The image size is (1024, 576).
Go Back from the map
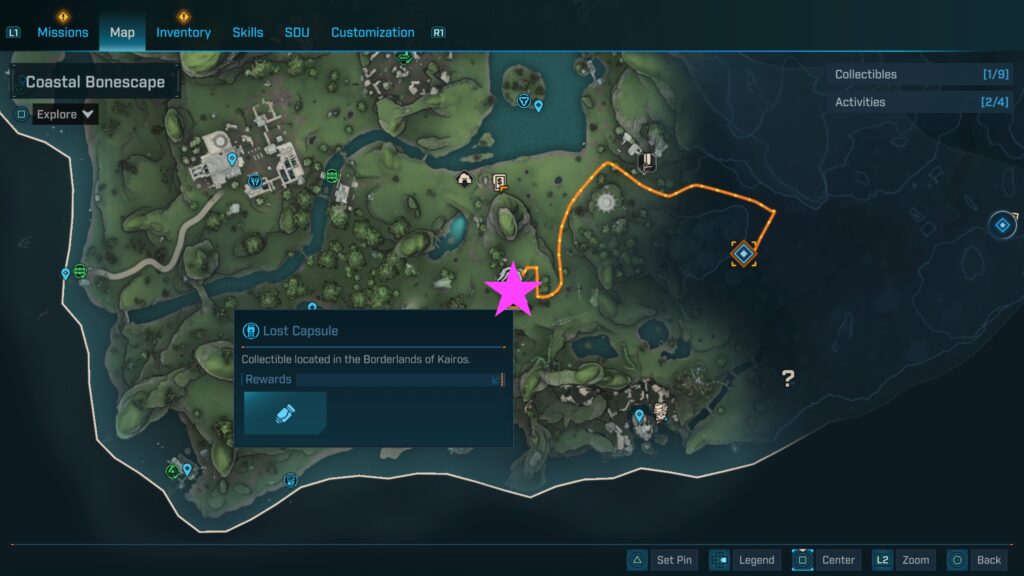point(975,560)
